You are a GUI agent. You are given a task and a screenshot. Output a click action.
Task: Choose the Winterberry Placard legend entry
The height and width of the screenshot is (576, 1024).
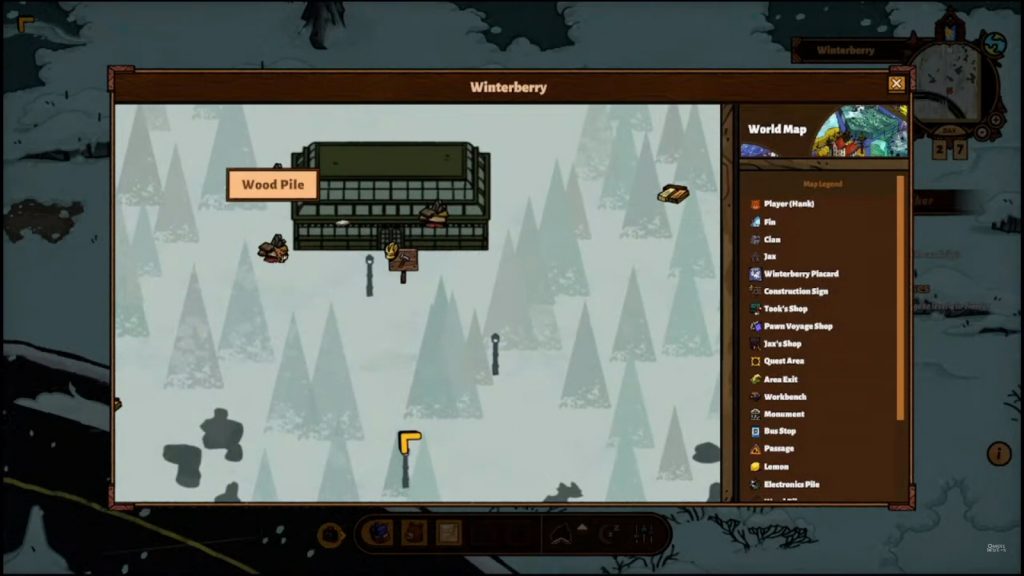pyautogui.click(x=800, y=274)
